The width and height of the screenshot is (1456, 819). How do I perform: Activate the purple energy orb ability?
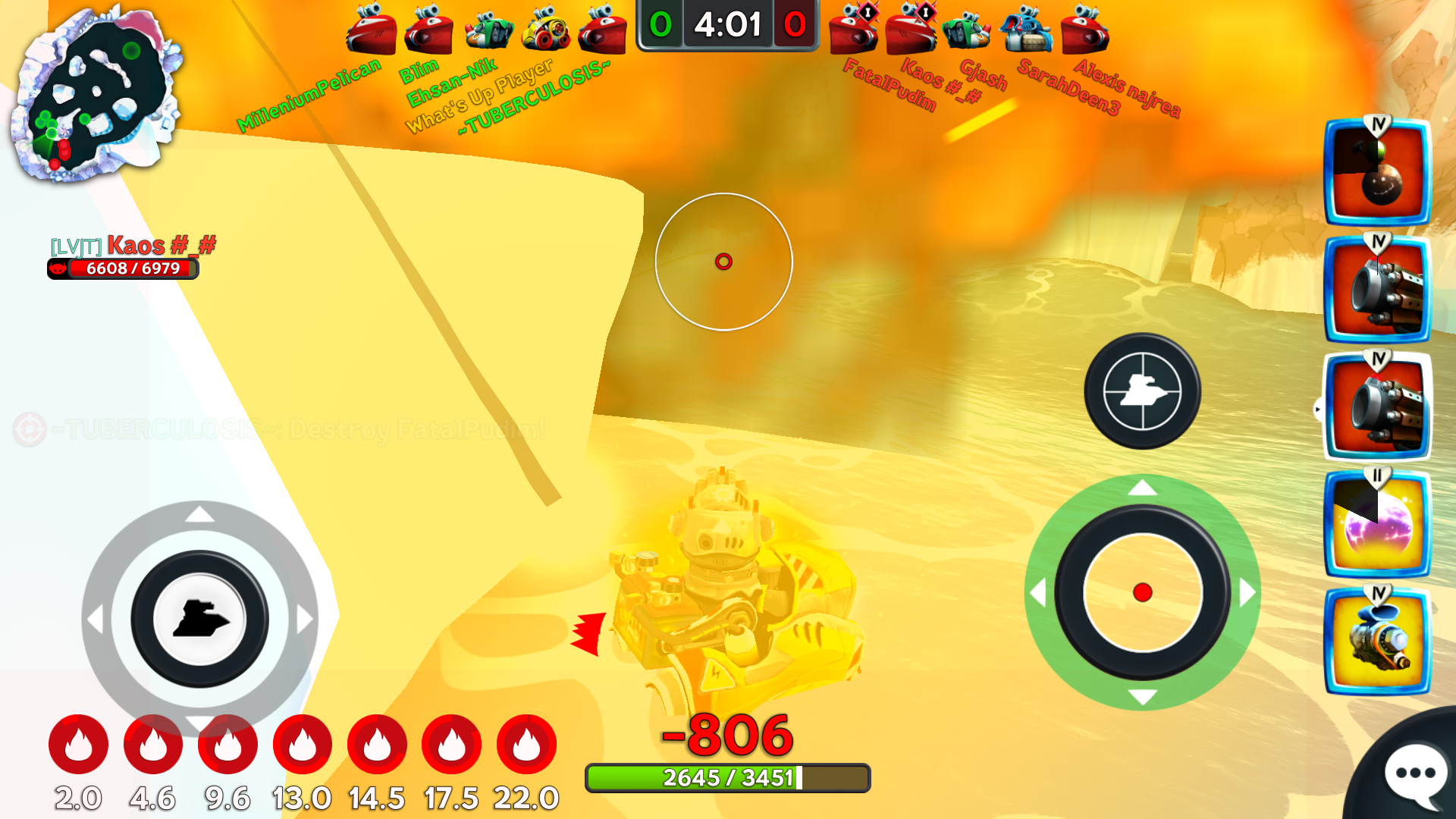coord(1377,525)
